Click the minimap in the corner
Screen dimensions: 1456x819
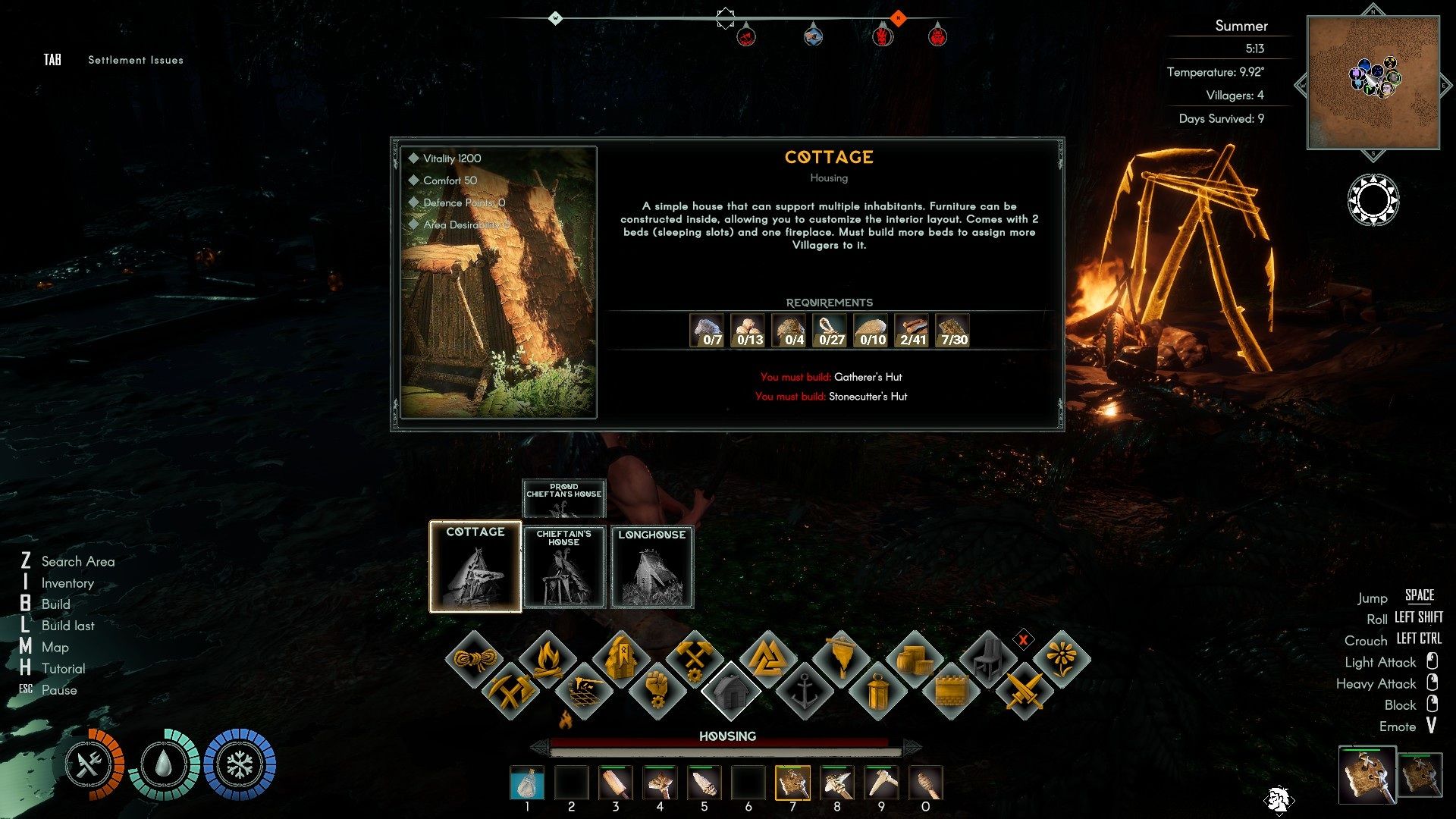tap(1373, 82)
